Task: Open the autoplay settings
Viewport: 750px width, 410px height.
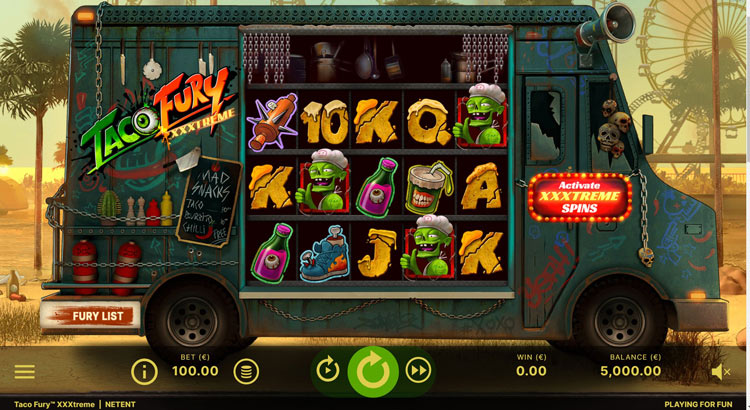Action: tap(328, 371)
